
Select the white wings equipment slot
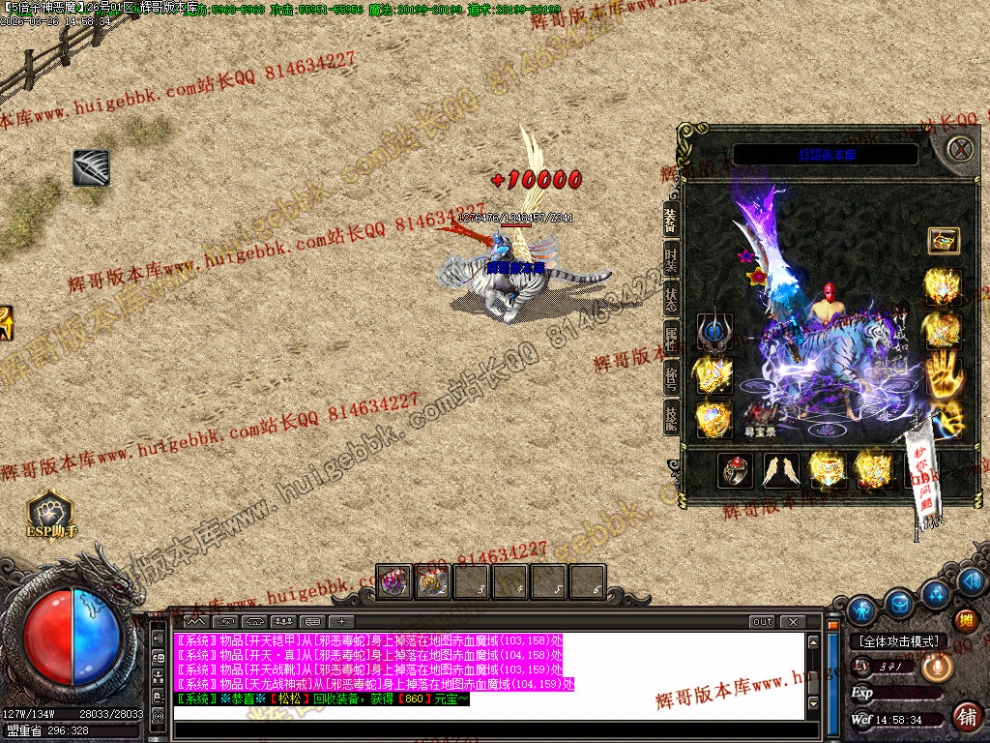[781, 470]
